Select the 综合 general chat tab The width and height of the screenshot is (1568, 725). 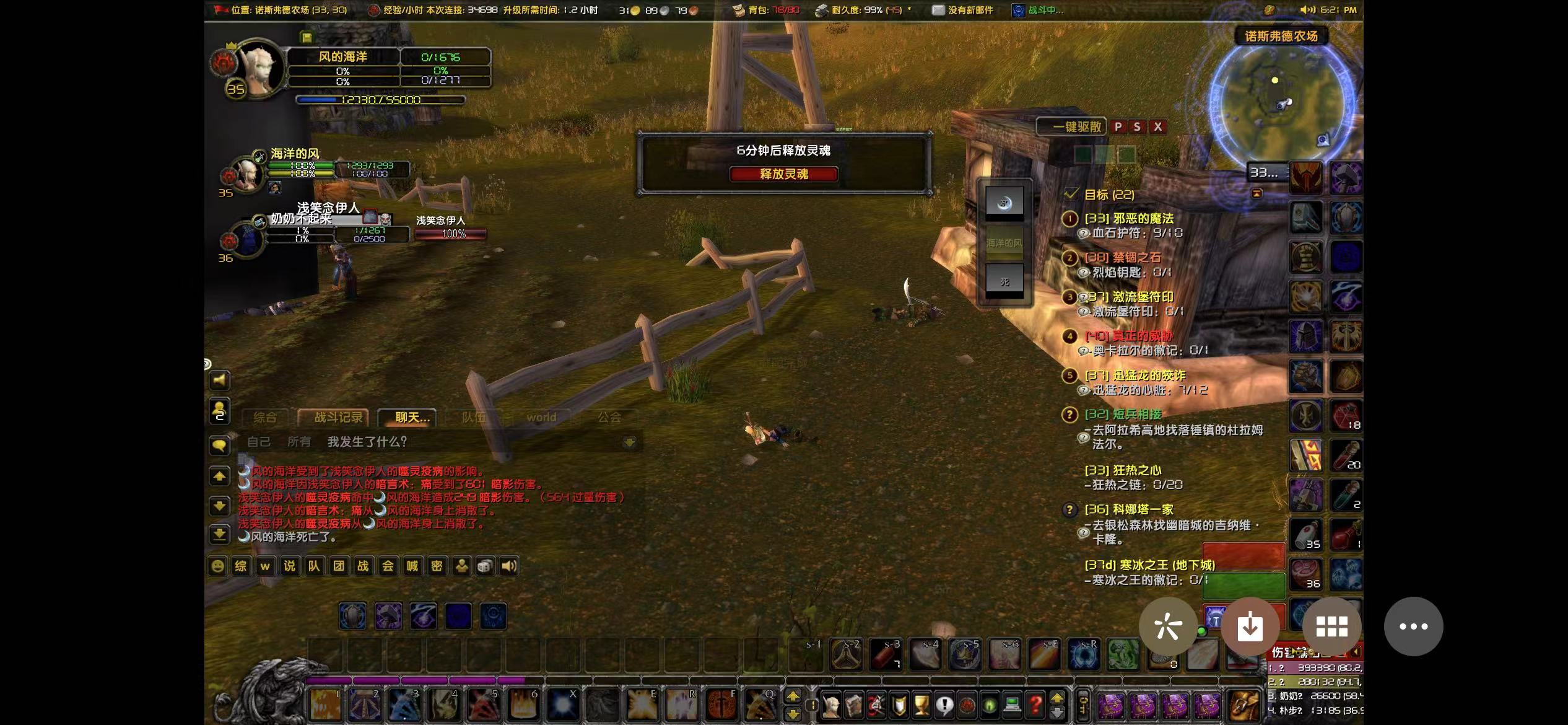tap(265, 418)
